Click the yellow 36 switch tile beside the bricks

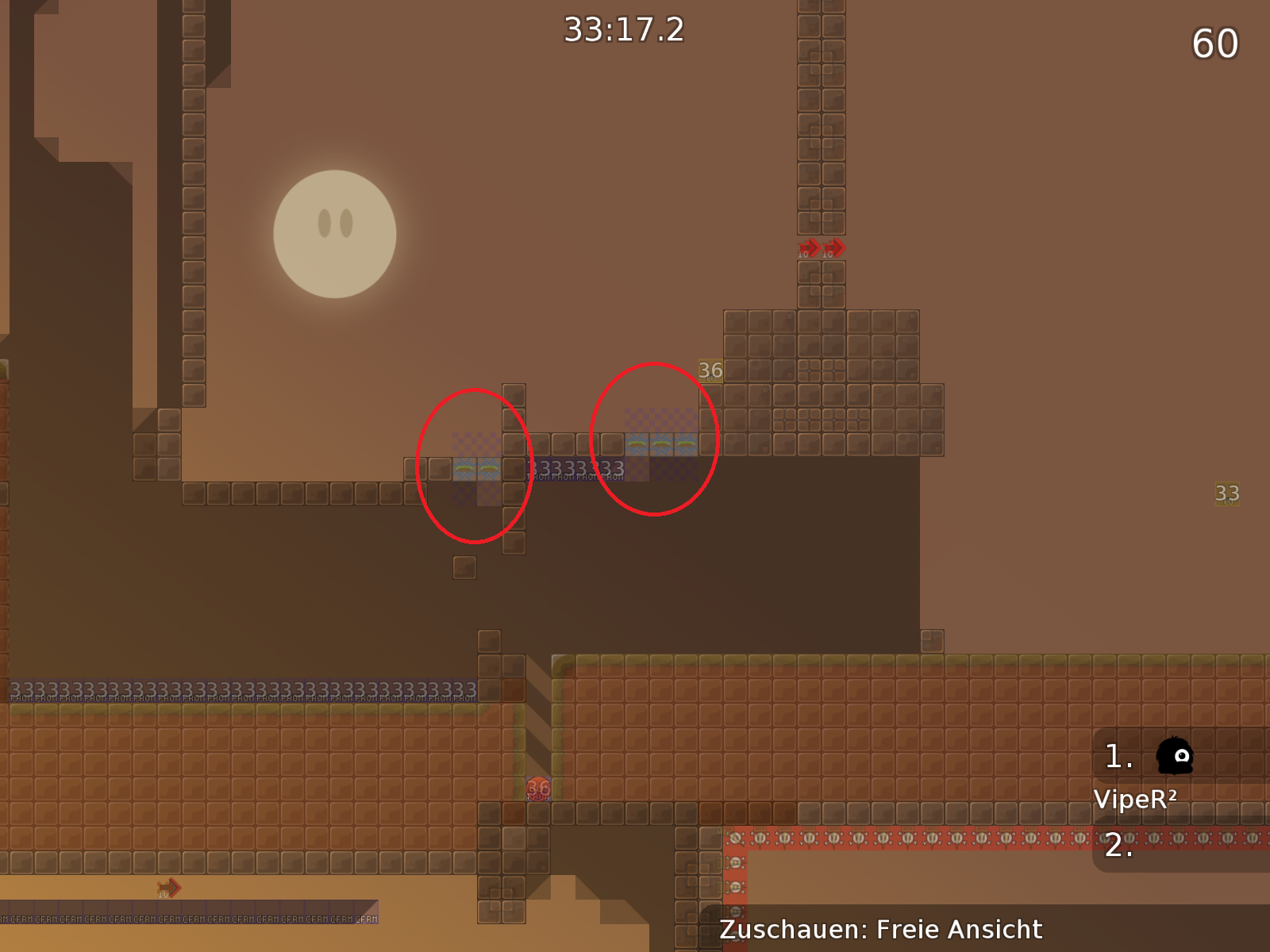click(709, 369)
